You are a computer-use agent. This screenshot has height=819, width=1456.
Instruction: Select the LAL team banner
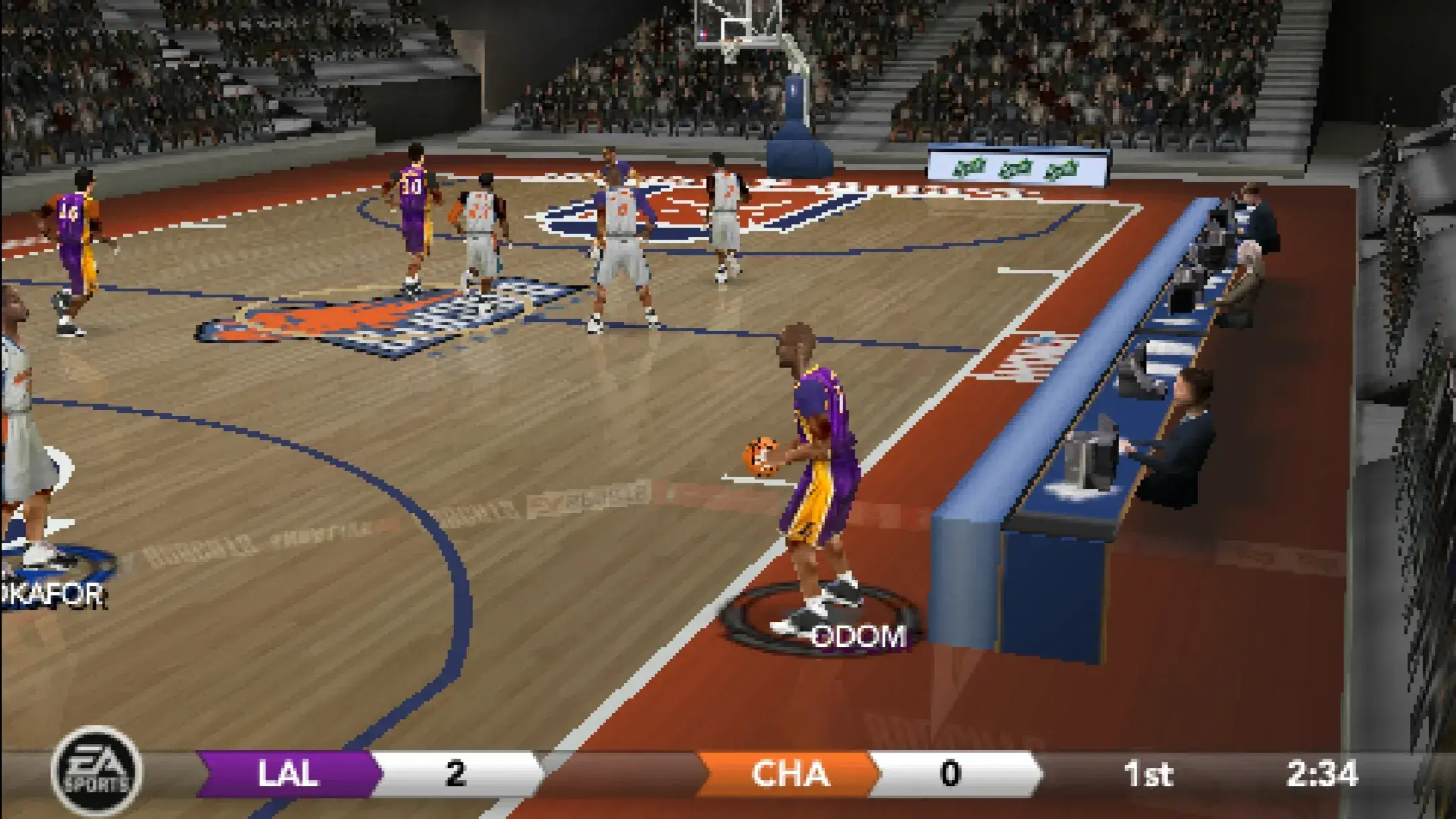pos(288,774)
